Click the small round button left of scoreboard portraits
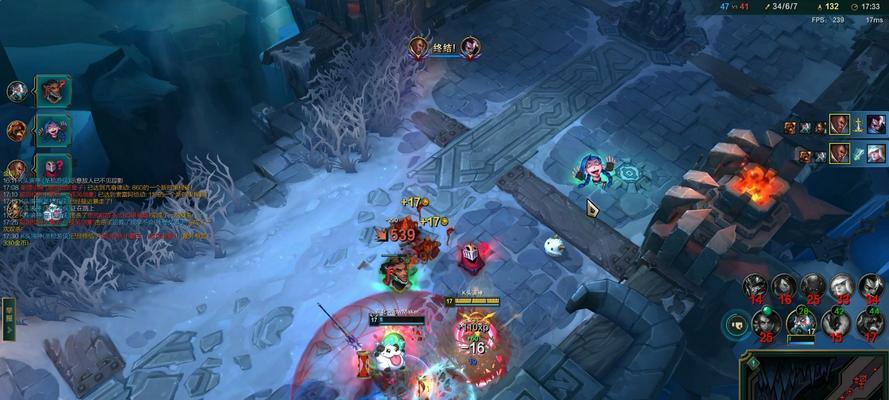 tap(737, 324)
